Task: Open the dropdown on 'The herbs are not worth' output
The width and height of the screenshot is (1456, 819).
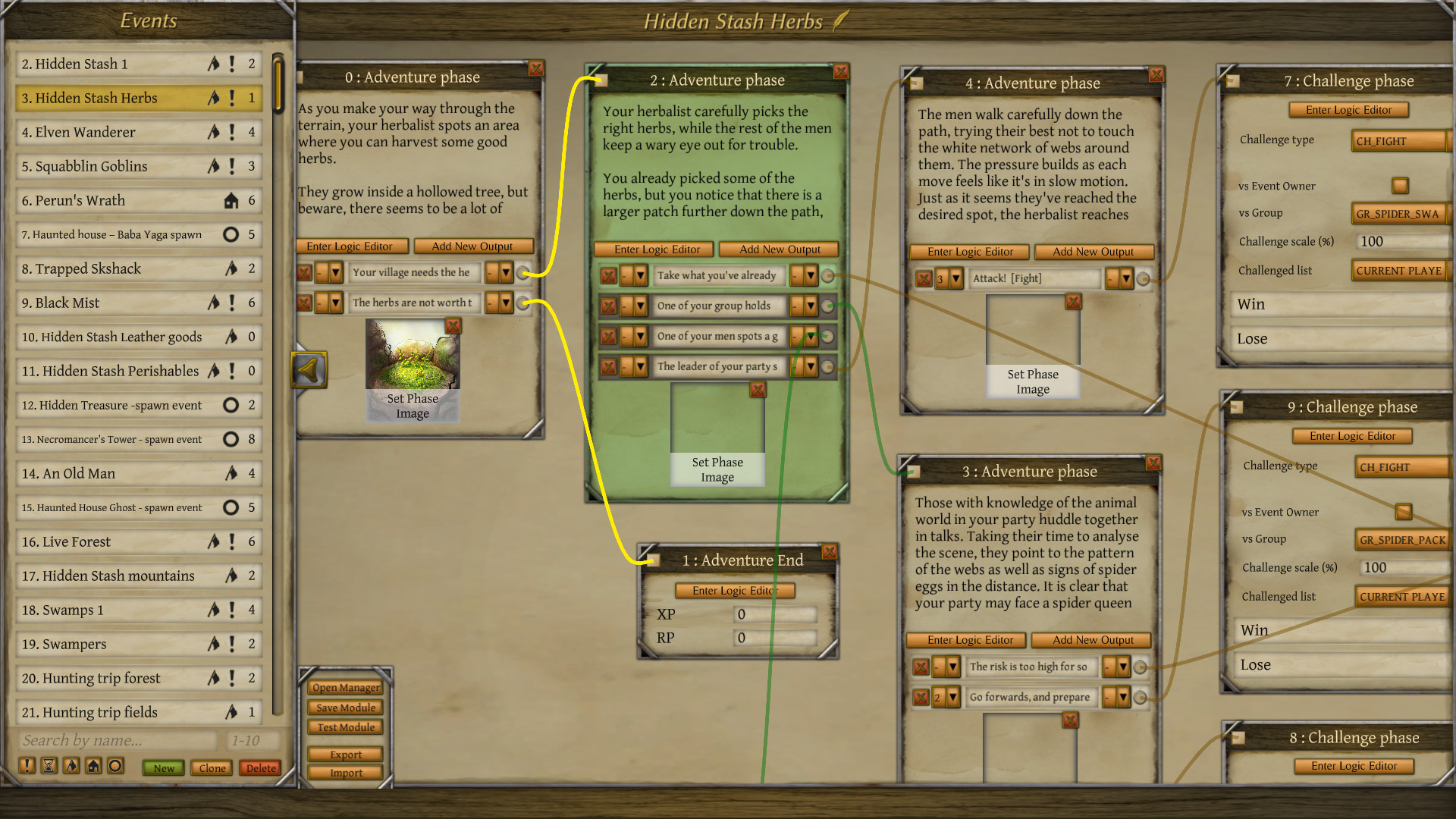Action: pos(506,303)
